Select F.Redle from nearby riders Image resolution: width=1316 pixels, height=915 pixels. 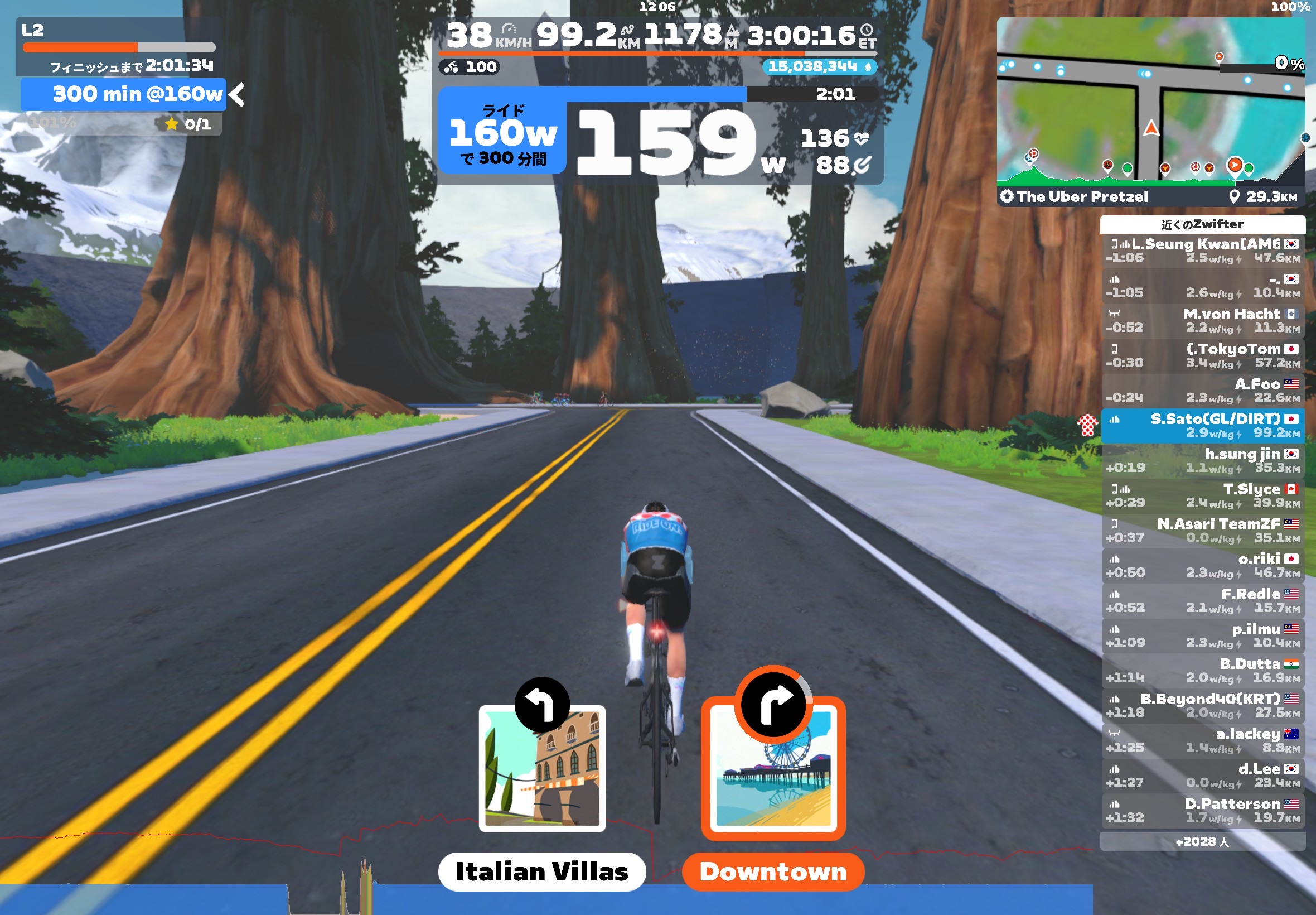(1202, 600)
